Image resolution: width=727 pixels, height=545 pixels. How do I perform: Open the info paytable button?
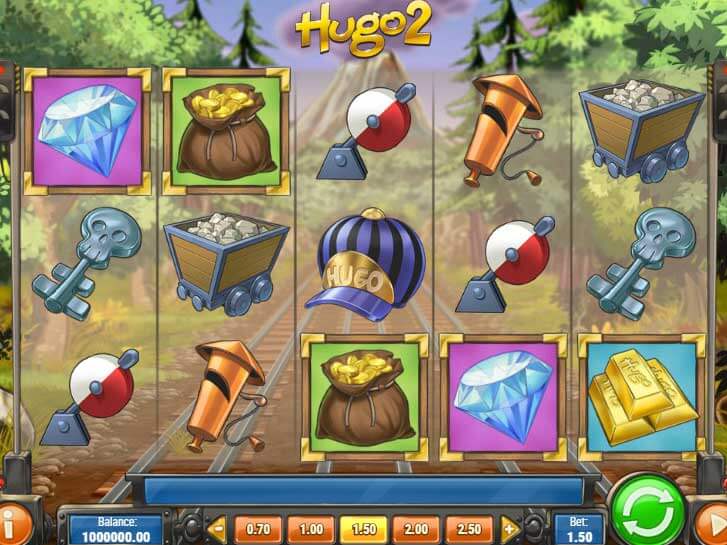pyautogui.click(x=14, y=522)
